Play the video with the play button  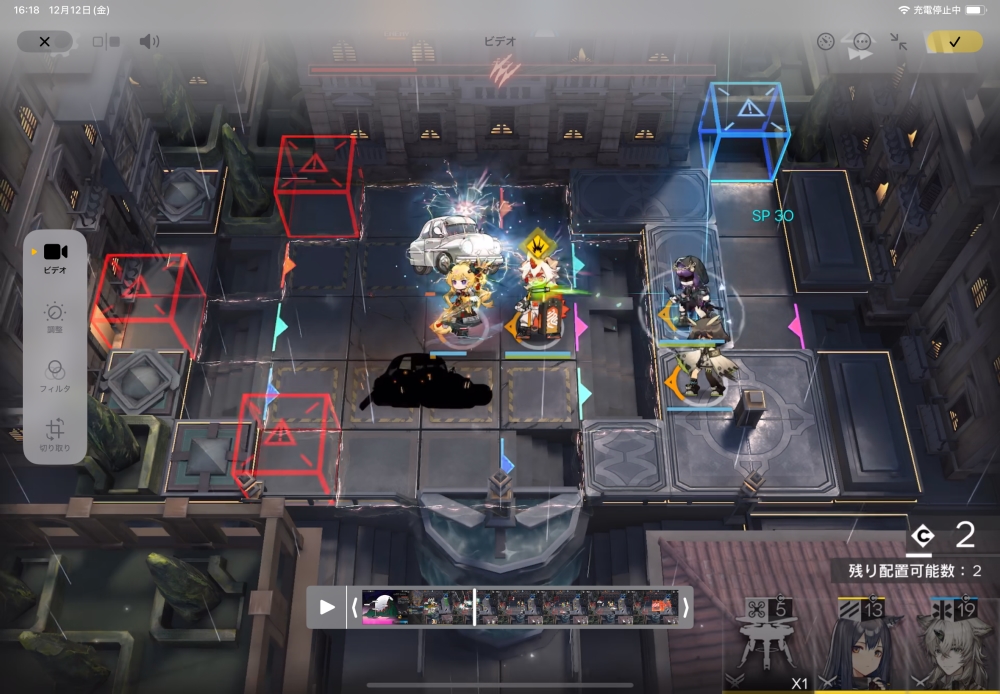point(327,607)
